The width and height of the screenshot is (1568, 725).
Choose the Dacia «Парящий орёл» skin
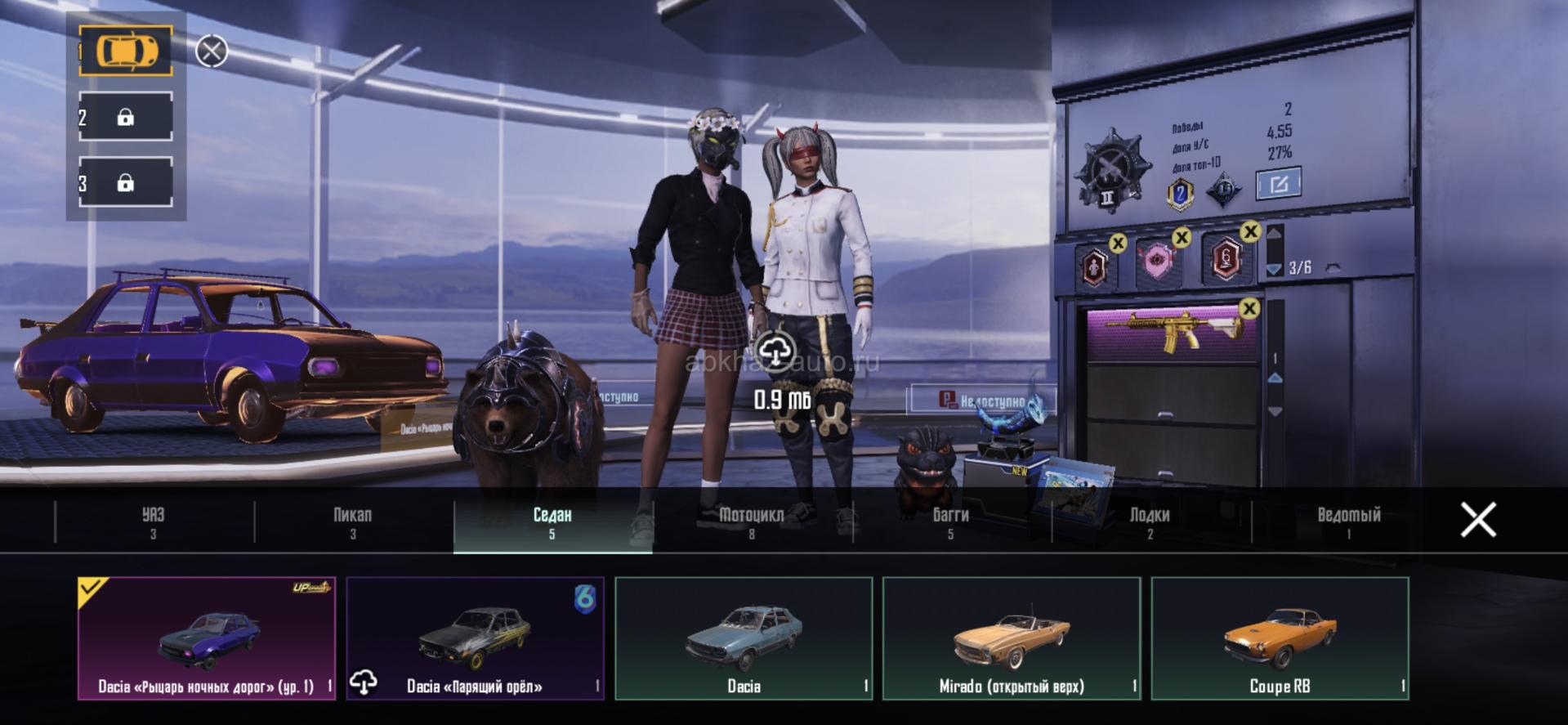[x=475, y=638]
